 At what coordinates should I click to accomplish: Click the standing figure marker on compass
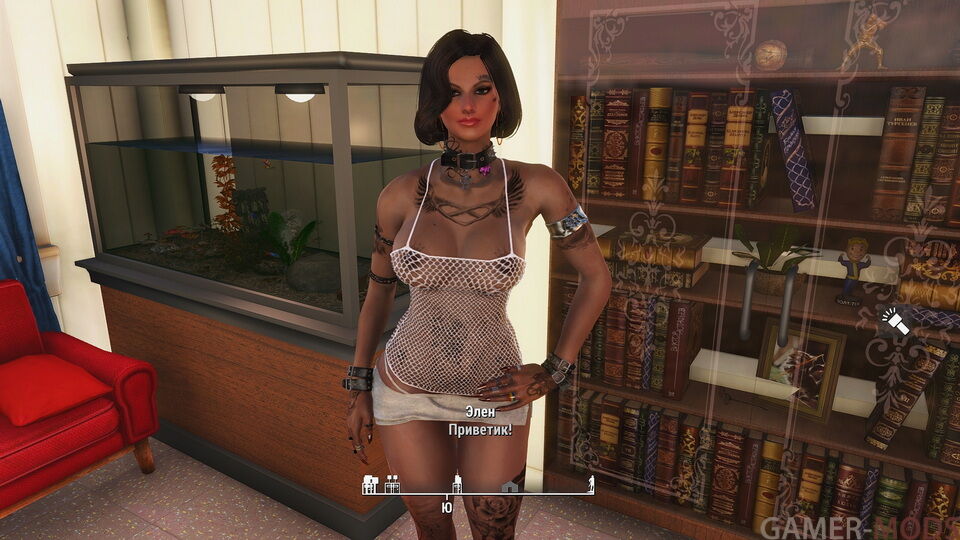click(x=591, y=485)
